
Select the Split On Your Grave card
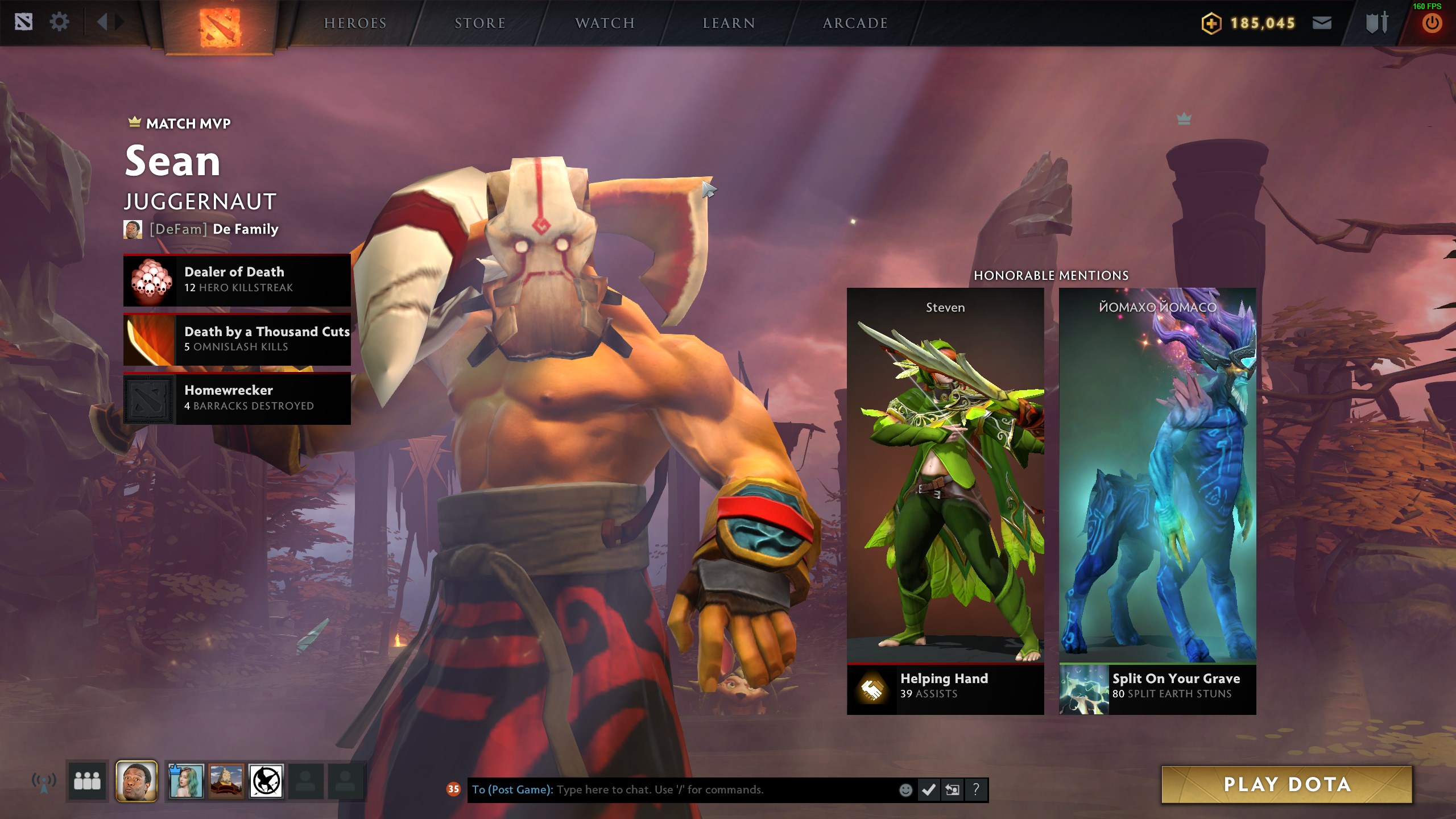pyautogui.click(x=1157, y=500)
